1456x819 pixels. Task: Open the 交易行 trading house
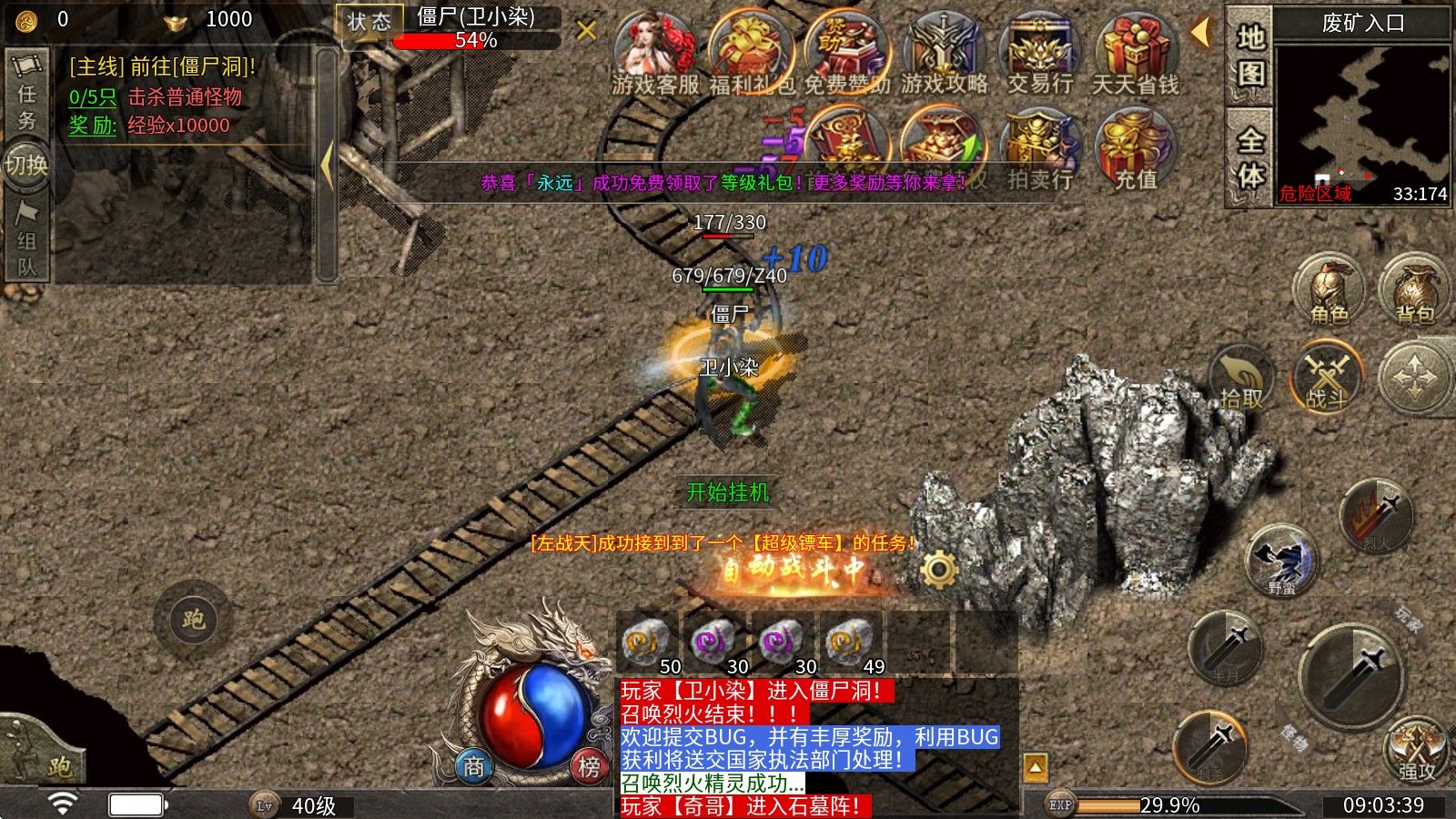tap(1040, 53)
